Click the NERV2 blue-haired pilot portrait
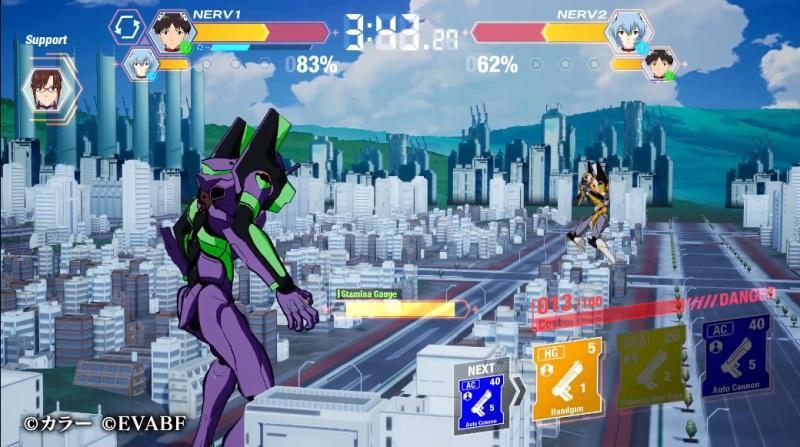The image size is (800, 447). coord(628,30)
